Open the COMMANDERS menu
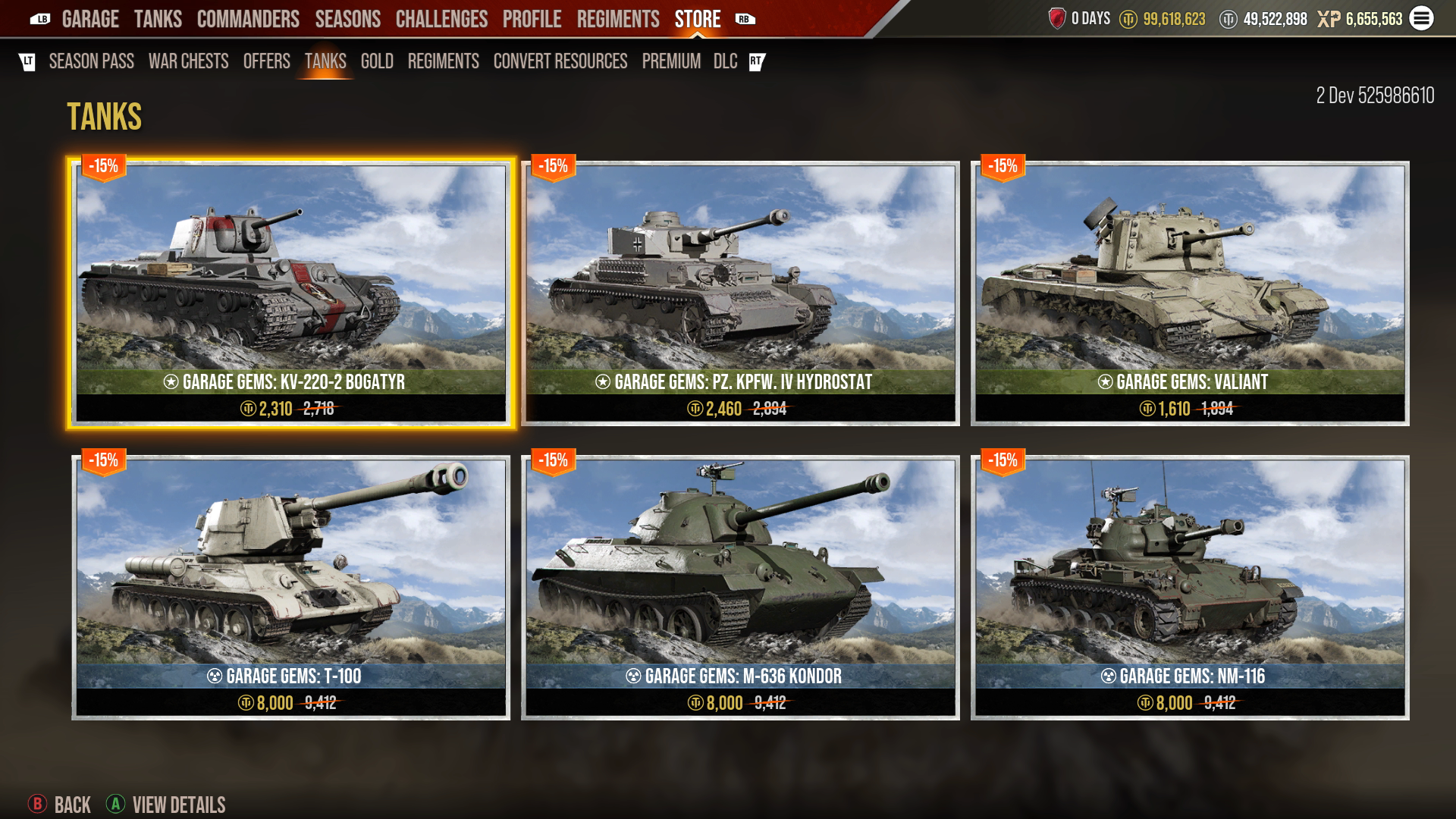This screenshot has width=1456, height=819. click(248, 19)
